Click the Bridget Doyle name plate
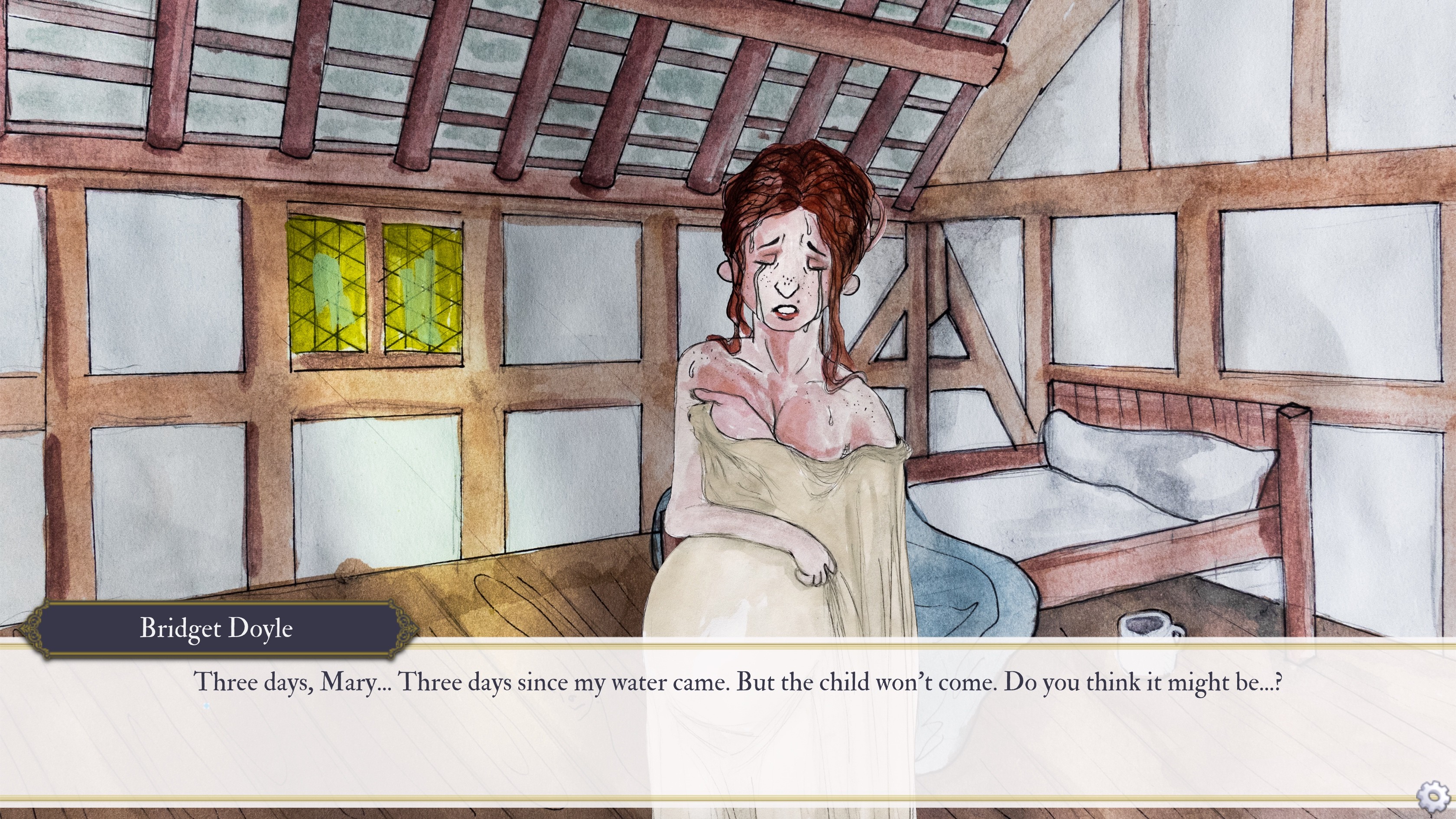 [217, 628]
